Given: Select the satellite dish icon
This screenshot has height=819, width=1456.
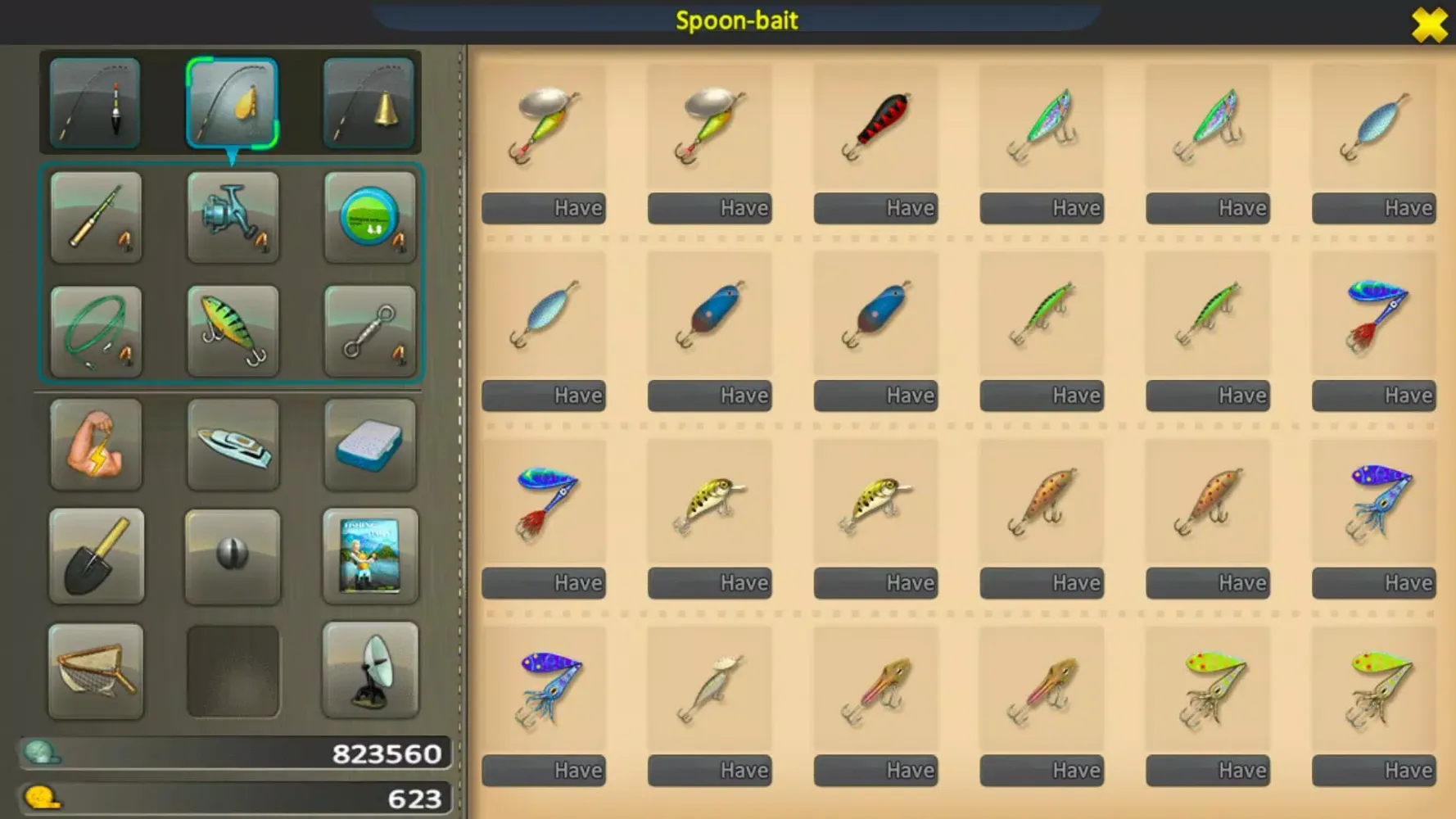Looking at the screenshot, I should tap(370, 670).
